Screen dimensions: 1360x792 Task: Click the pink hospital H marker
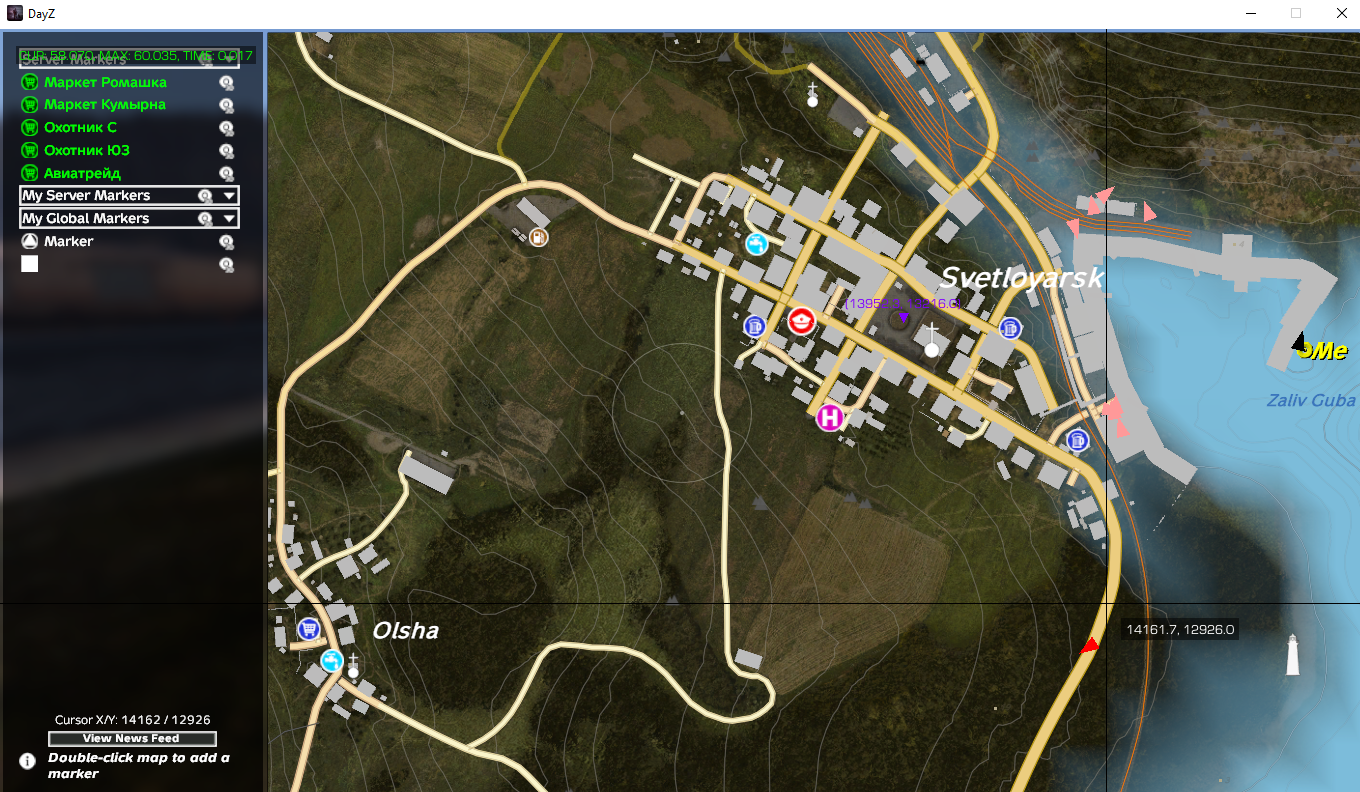830,418
